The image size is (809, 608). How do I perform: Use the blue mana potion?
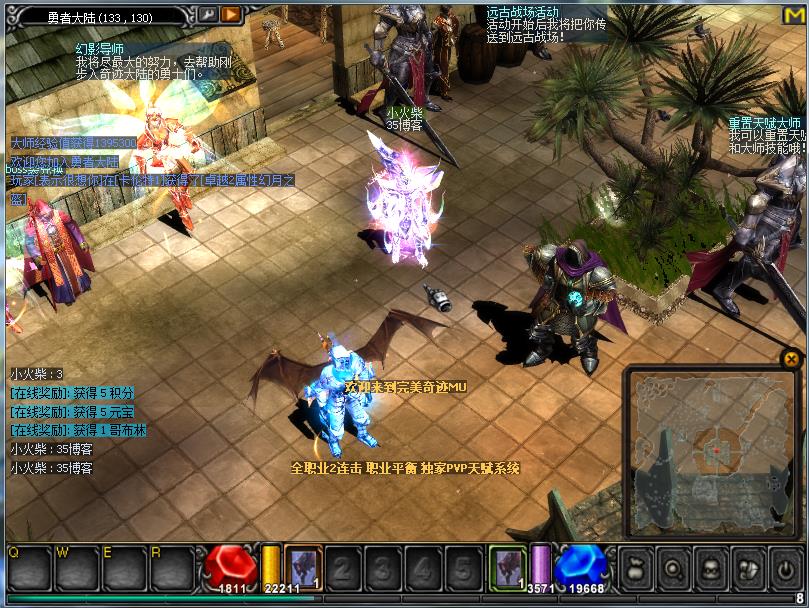coord(581,568)
